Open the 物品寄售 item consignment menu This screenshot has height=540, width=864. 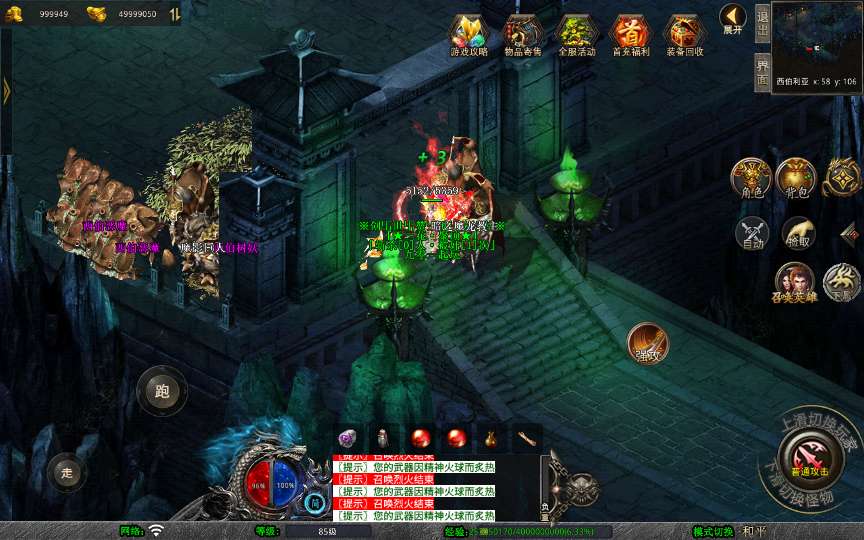click(x=523, y=35)
